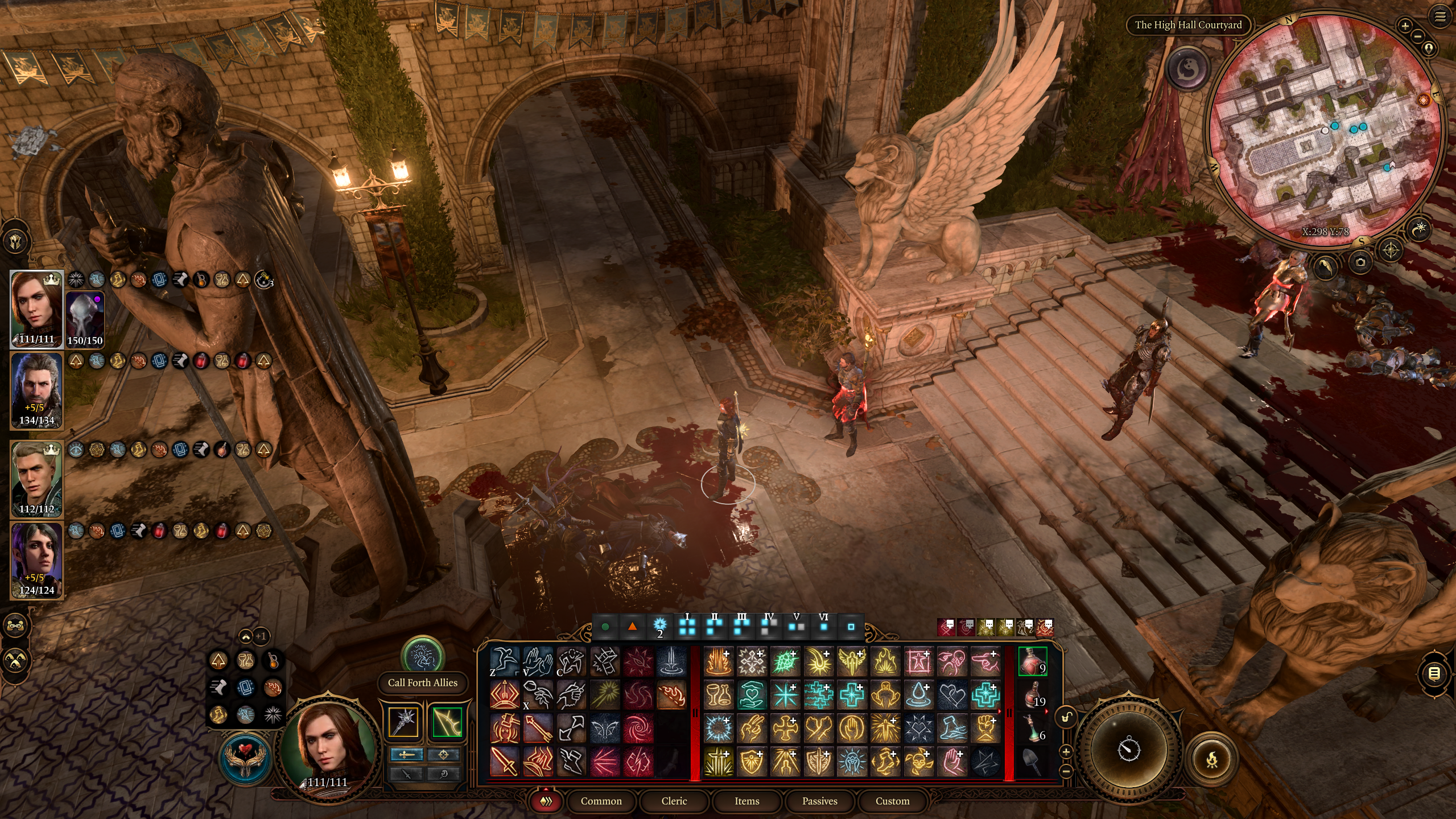
Task: Open the combat log scroll button
Action: (1434, 674)
